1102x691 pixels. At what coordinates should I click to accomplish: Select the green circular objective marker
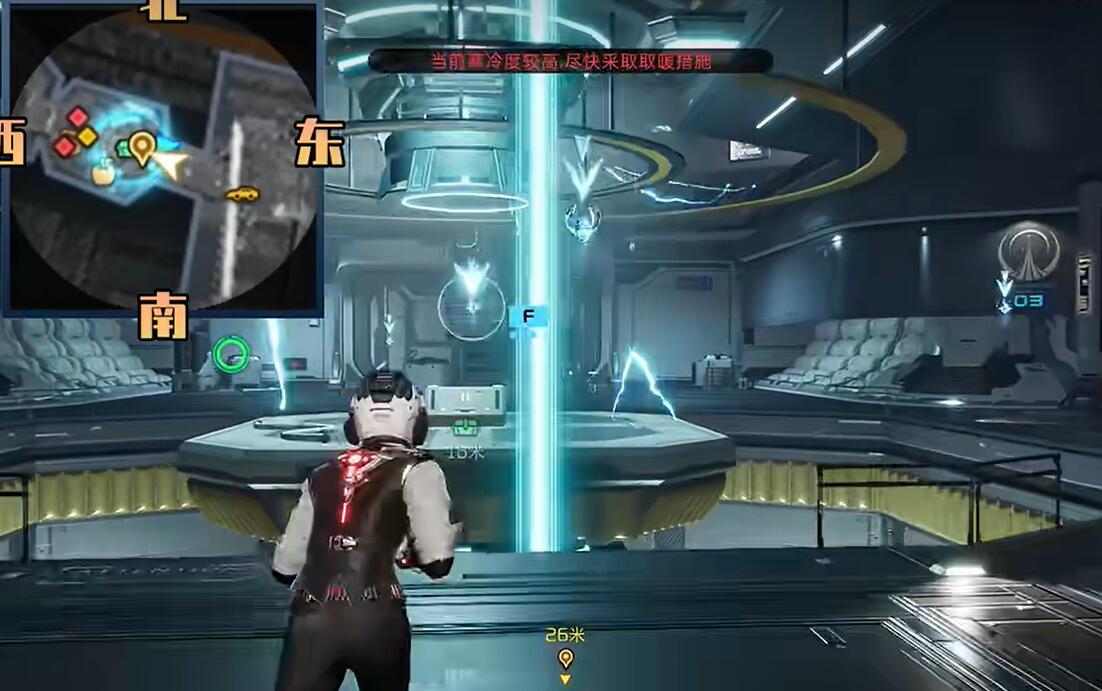coord(231,352)
